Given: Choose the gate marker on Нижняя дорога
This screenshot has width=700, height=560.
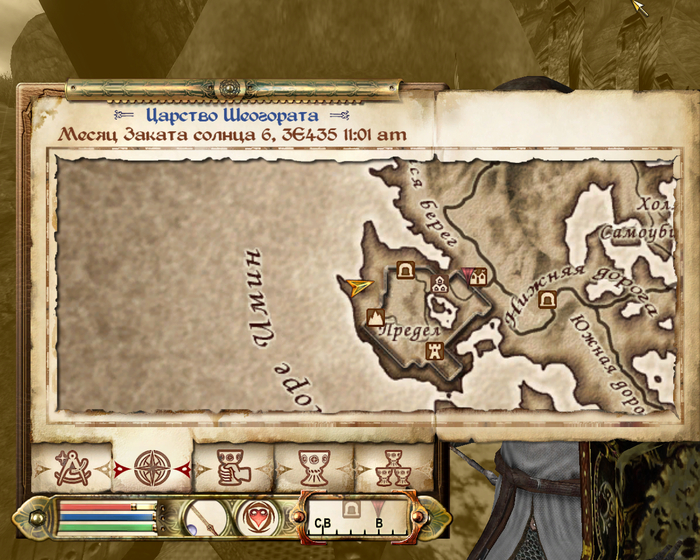Looking at the screenshot, I should tap(548, 299).
